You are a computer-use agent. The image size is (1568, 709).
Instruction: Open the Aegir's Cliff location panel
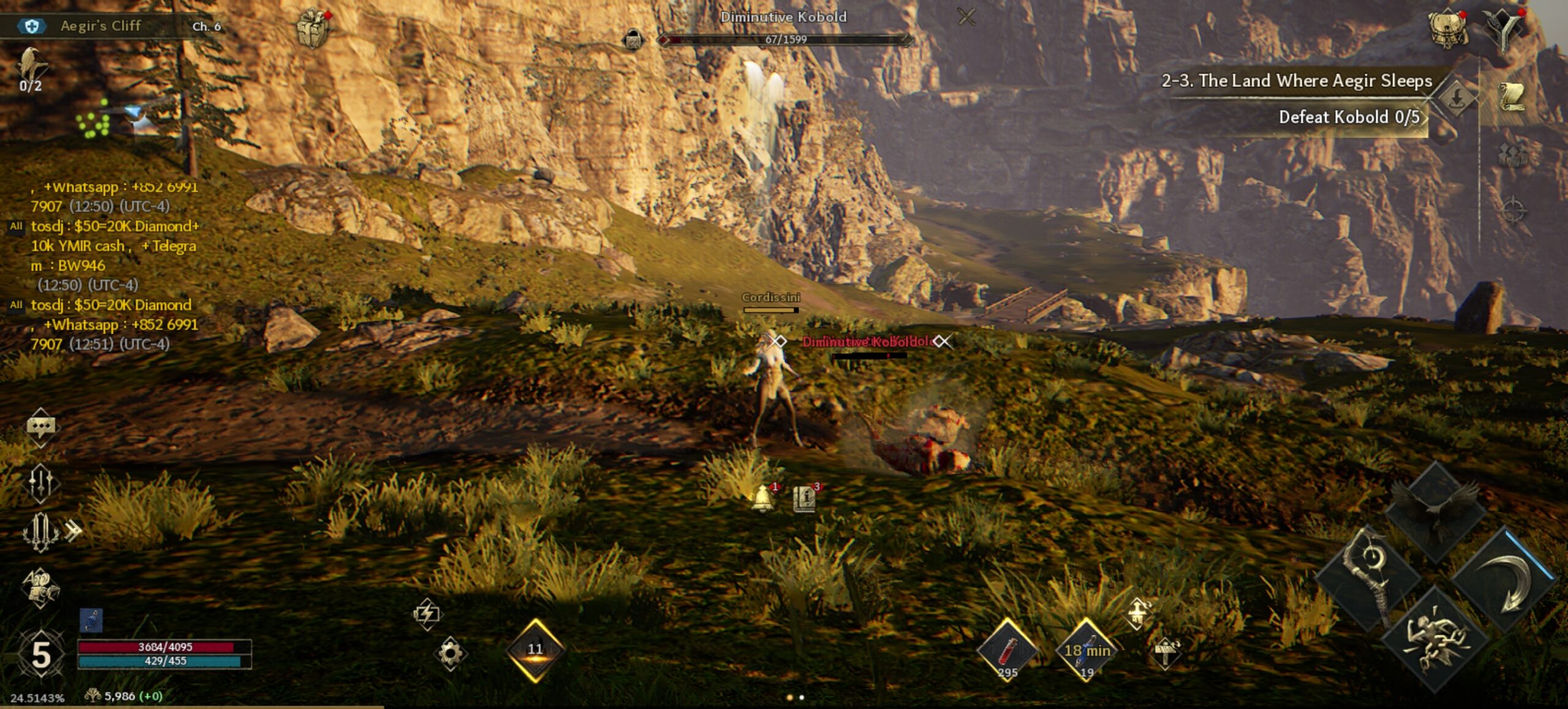pos(100,26)
